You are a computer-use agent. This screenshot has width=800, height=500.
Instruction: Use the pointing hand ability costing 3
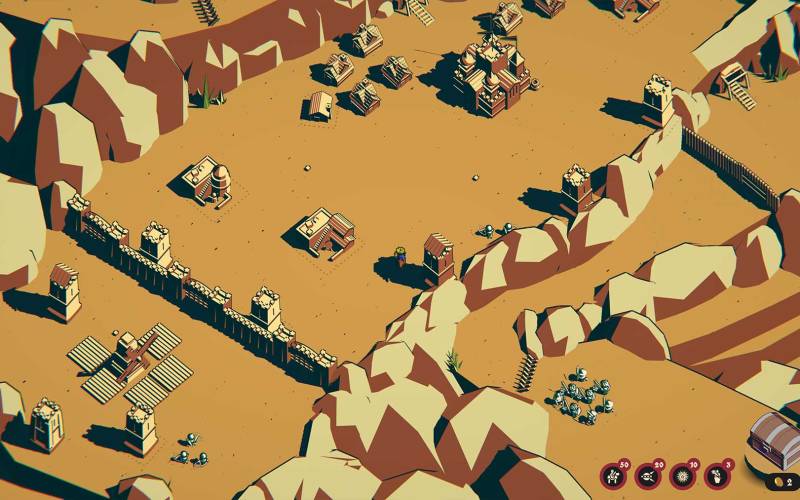point(717,476)
